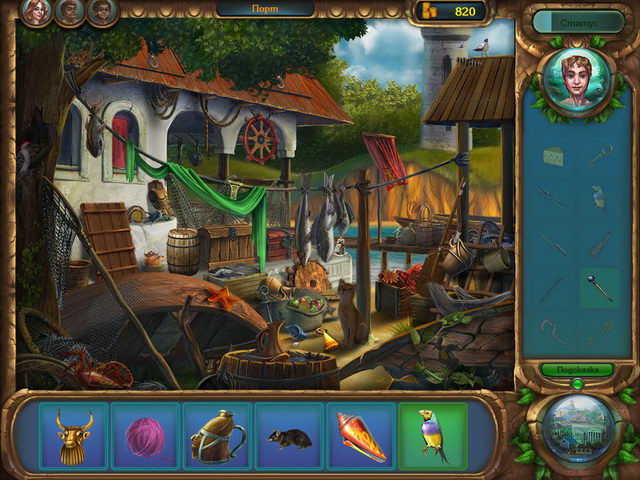Click the large boy character portrait
Viewport: 640px width, 480px height.
tap(577, 81)
